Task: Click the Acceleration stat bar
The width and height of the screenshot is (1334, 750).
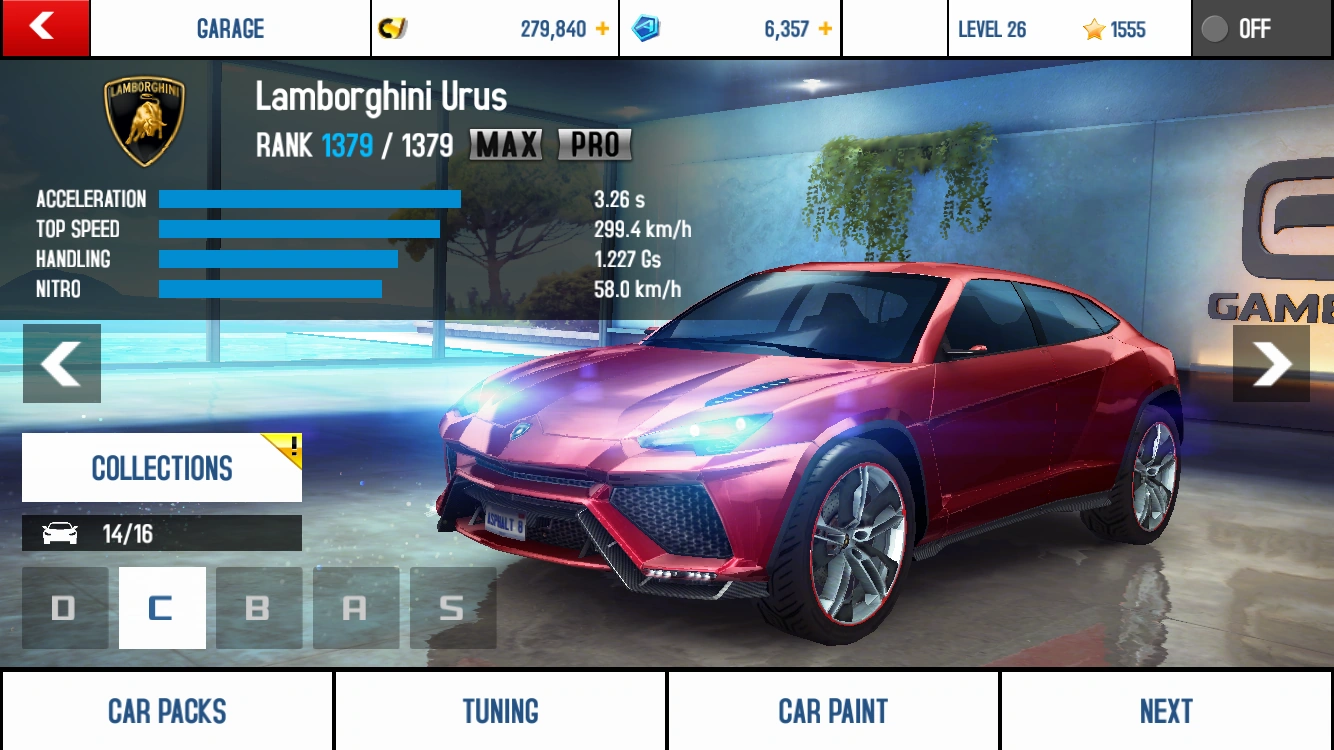Action: tap(310, 199)
